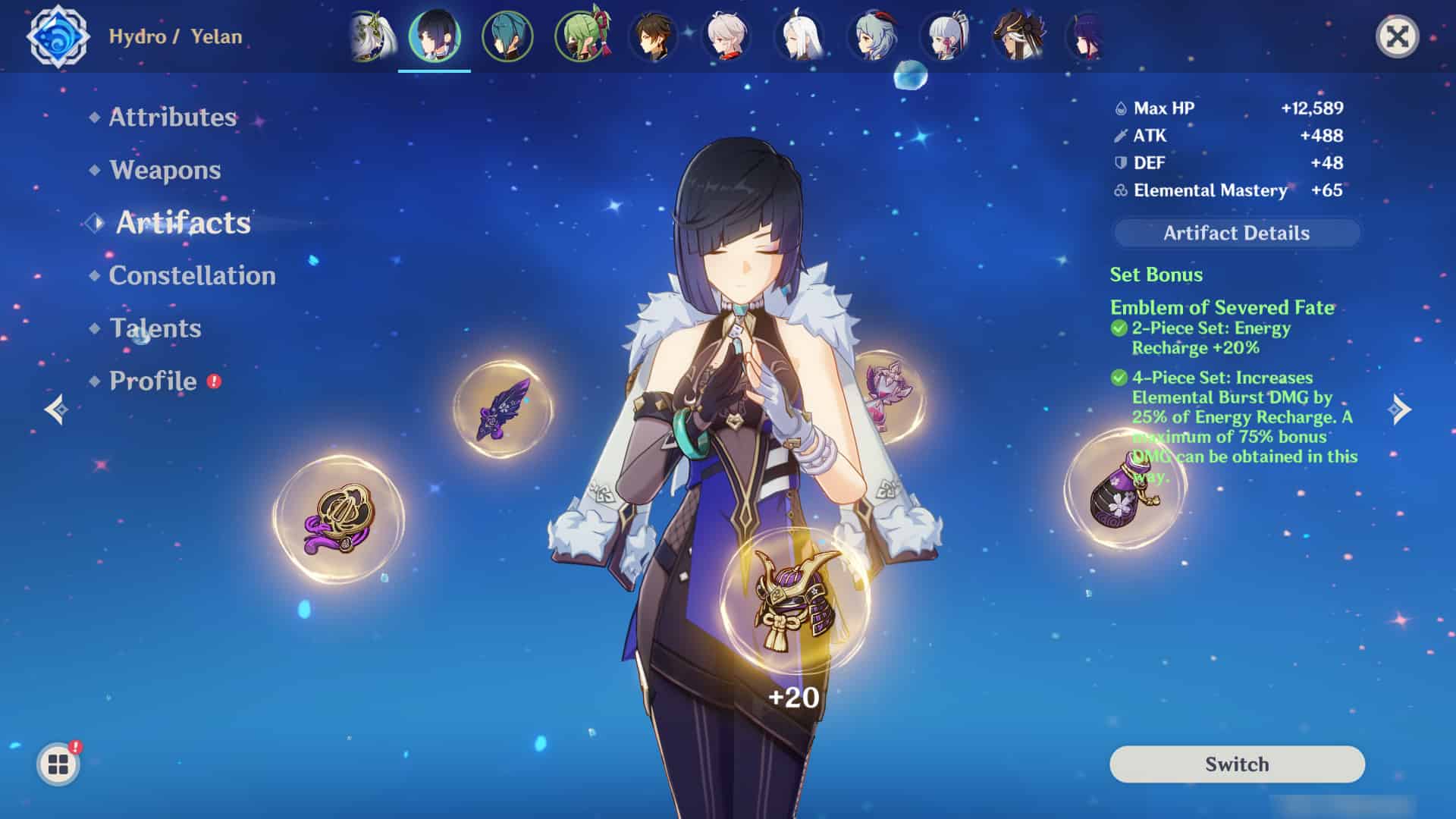The width and height of the screenshot is (1456, 819).
Task: Close the character screen
Action: (x=1396, y=36)
